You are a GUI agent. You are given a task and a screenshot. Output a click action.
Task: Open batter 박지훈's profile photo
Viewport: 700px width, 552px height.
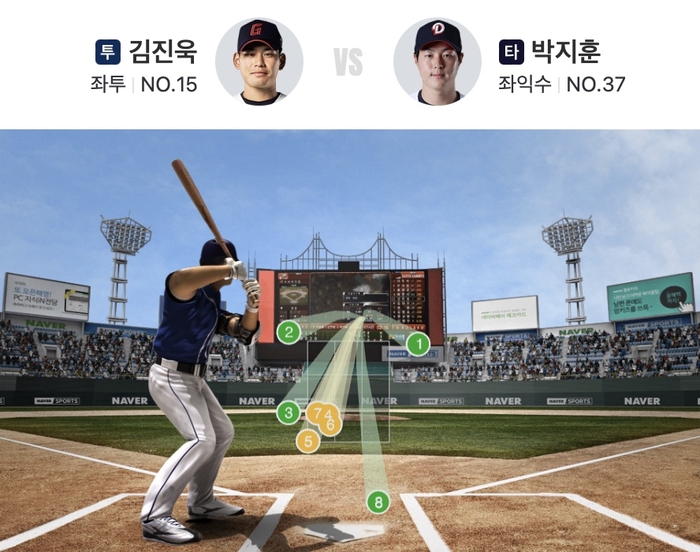click(x=438, y=61)
